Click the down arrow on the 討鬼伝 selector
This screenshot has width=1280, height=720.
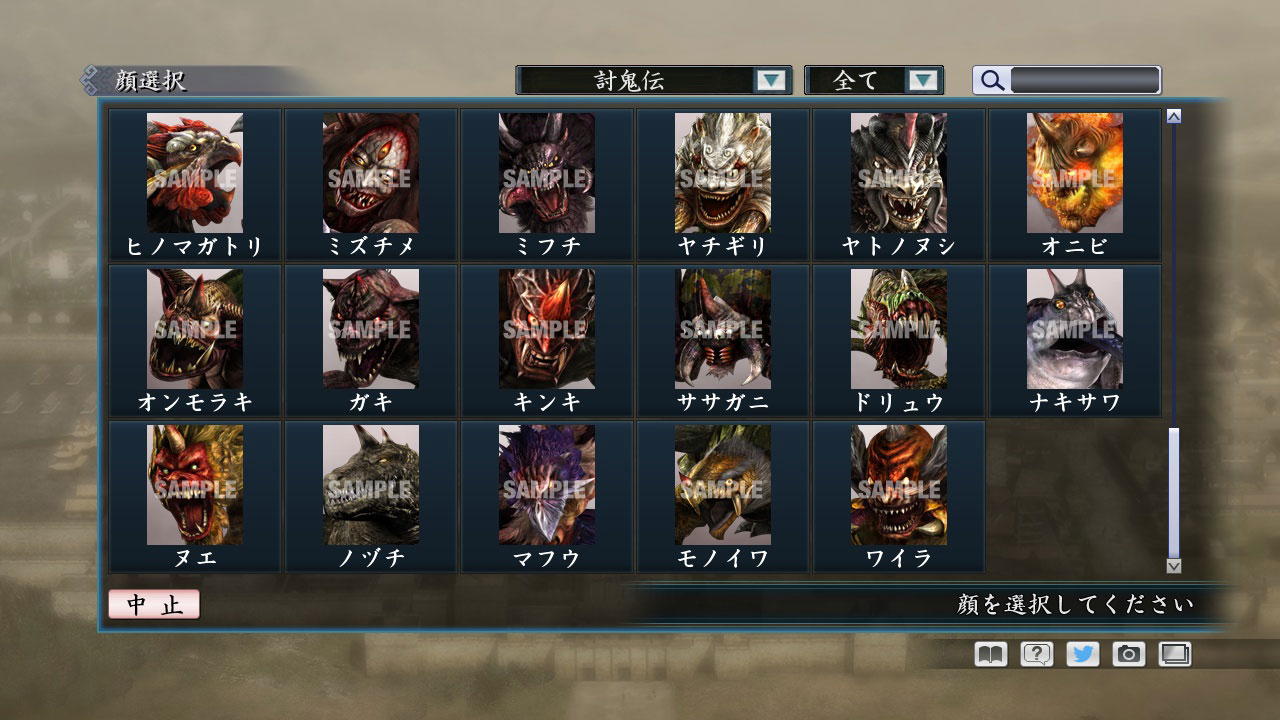pos(772,80)
